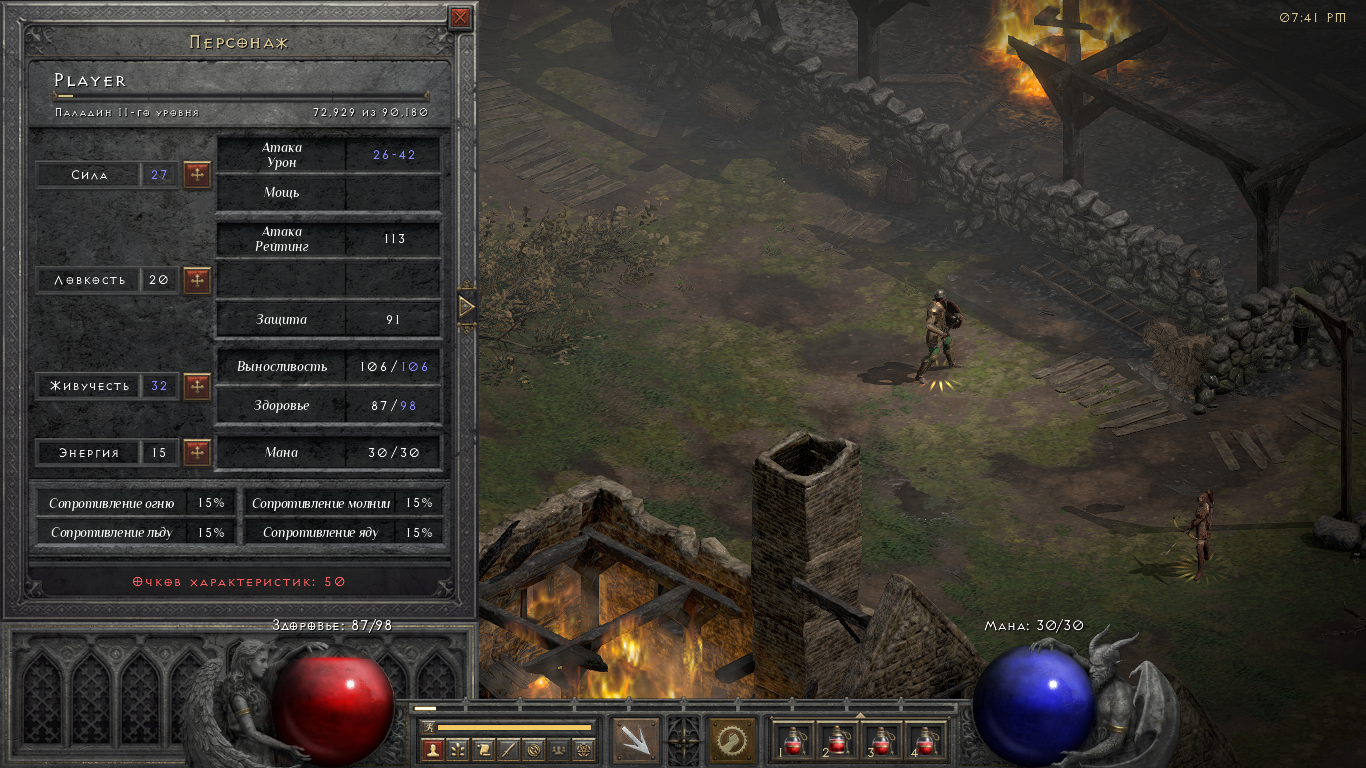Select the left-click attack skill arrow icon
This screenshot has height=768, width=1366.
(636, 741)
